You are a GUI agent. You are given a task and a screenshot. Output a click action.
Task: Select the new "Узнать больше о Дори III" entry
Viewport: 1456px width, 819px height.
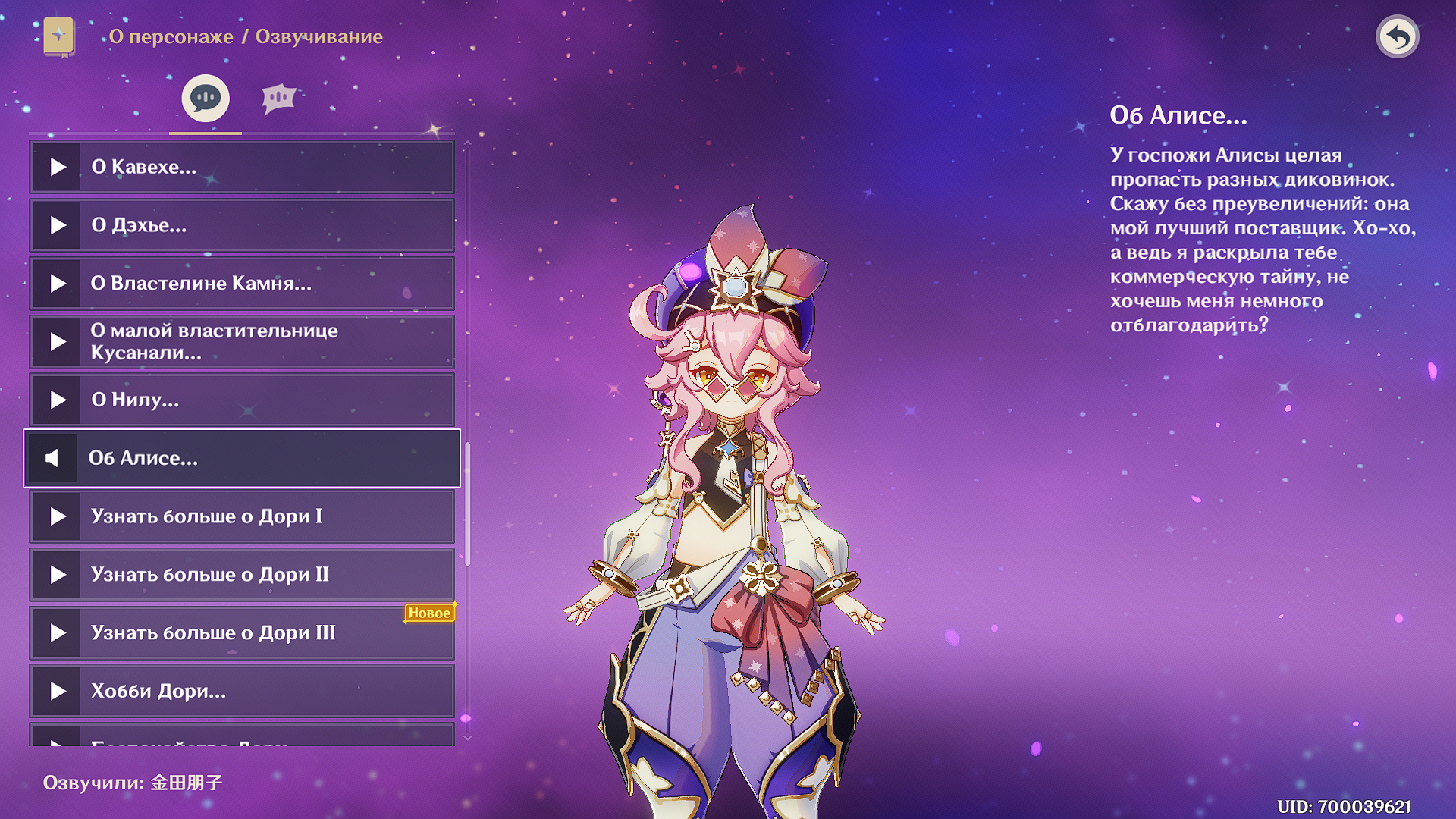[243, 633]
